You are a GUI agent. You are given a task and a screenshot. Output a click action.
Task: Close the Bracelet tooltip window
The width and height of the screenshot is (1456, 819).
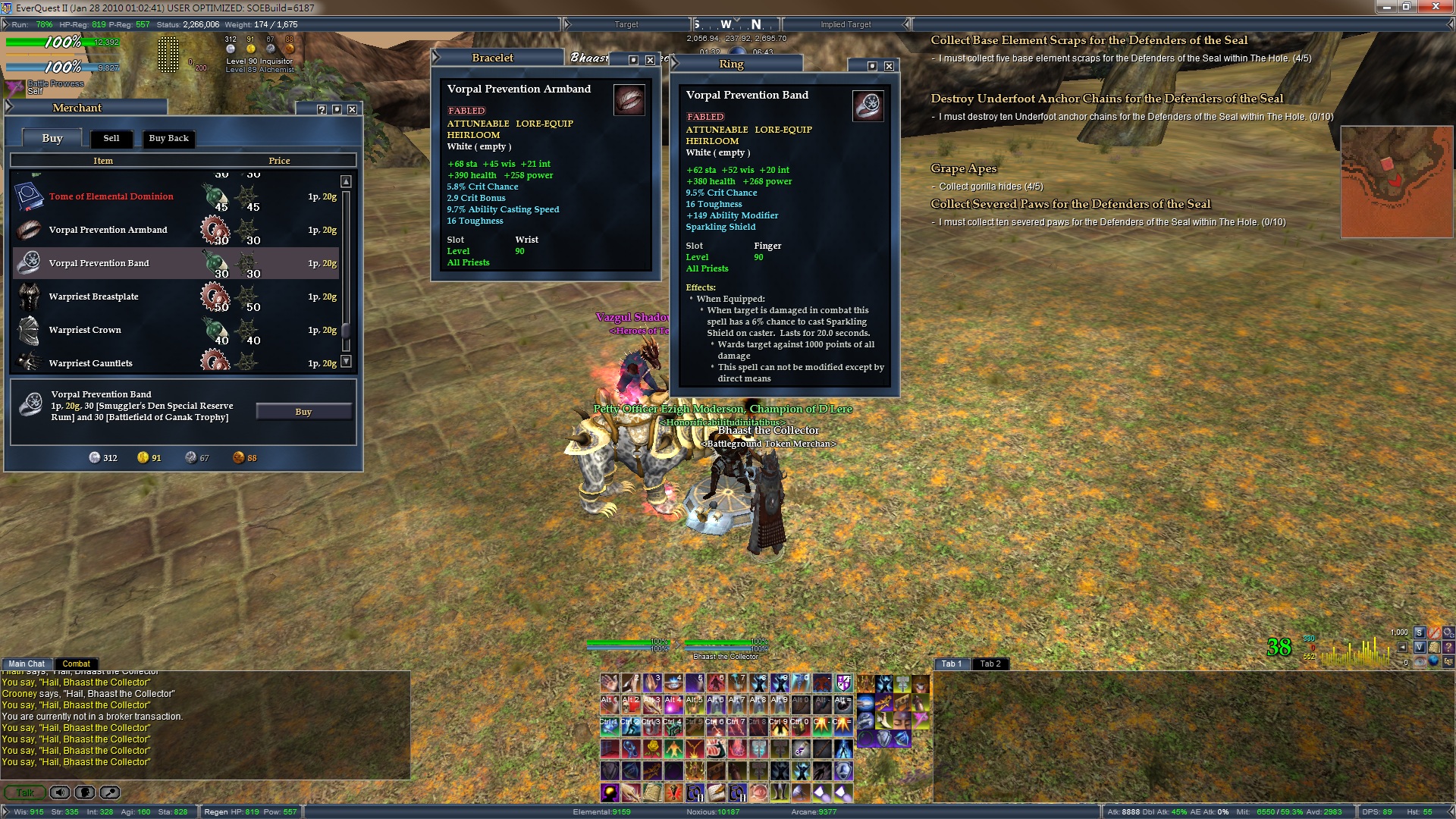click(650, 60)
